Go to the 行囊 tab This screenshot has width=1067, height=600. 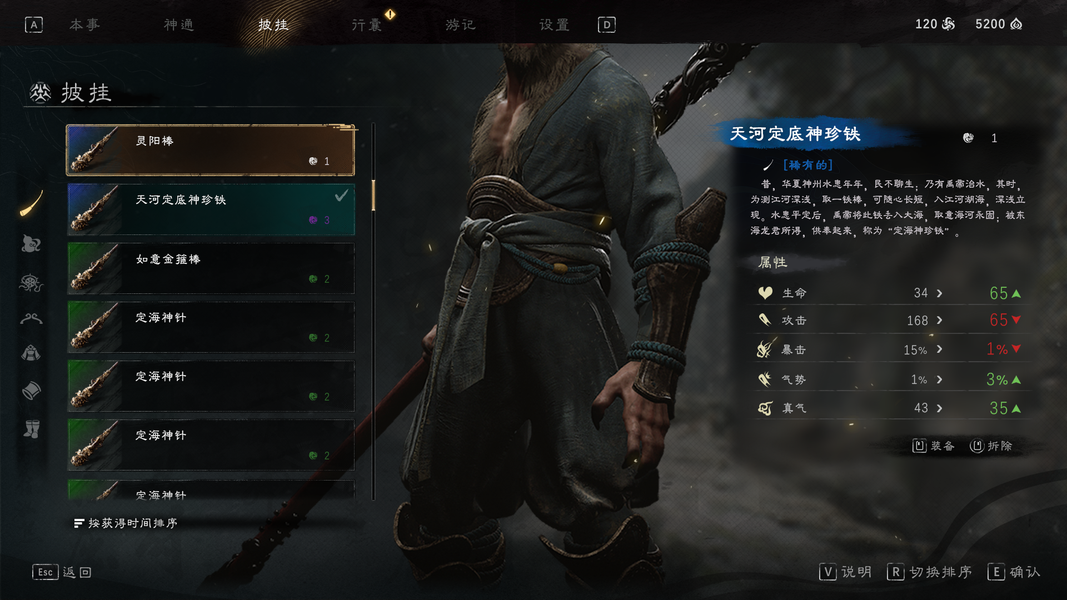point(367,25)
